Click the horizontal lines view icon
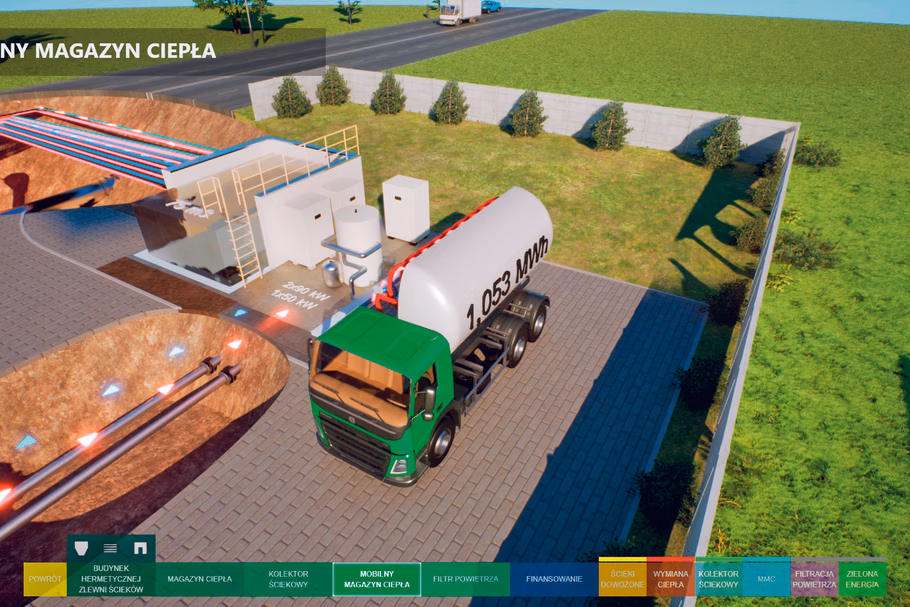Screen dimensions: 910x607 pyautogui.click(x=111, y=548)
